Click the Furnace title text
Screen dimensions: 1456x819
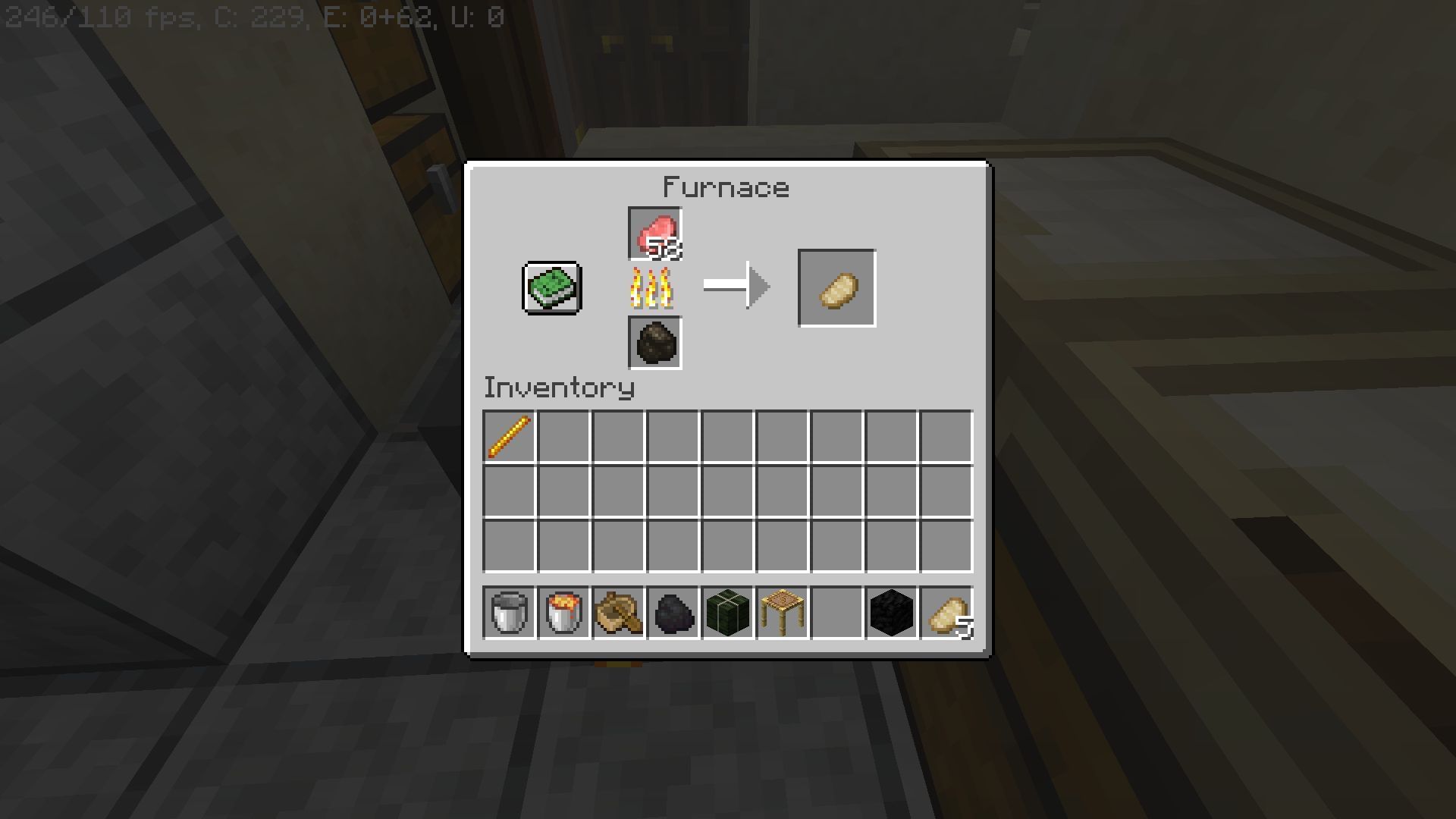pos(725,187)
